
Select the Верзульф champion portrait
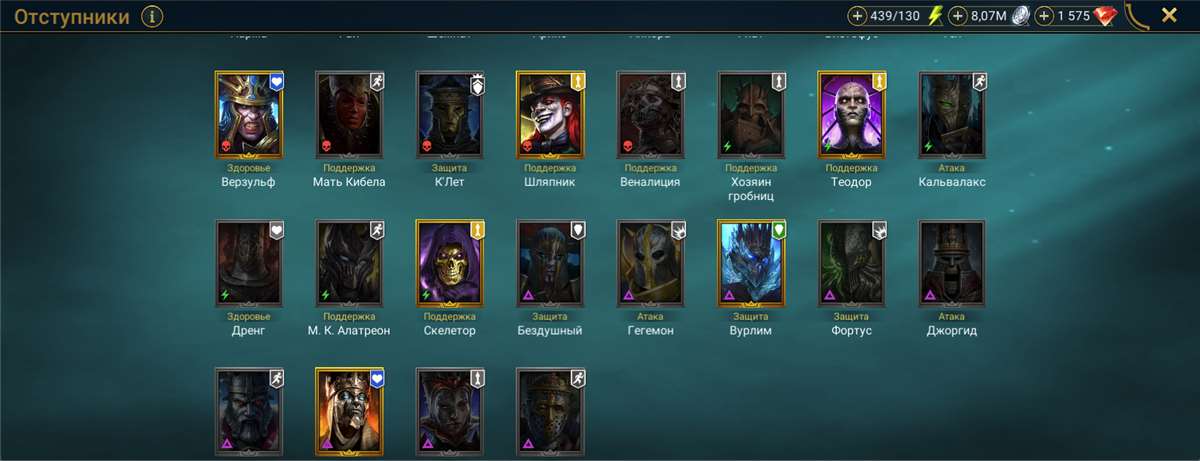(250, 115)
